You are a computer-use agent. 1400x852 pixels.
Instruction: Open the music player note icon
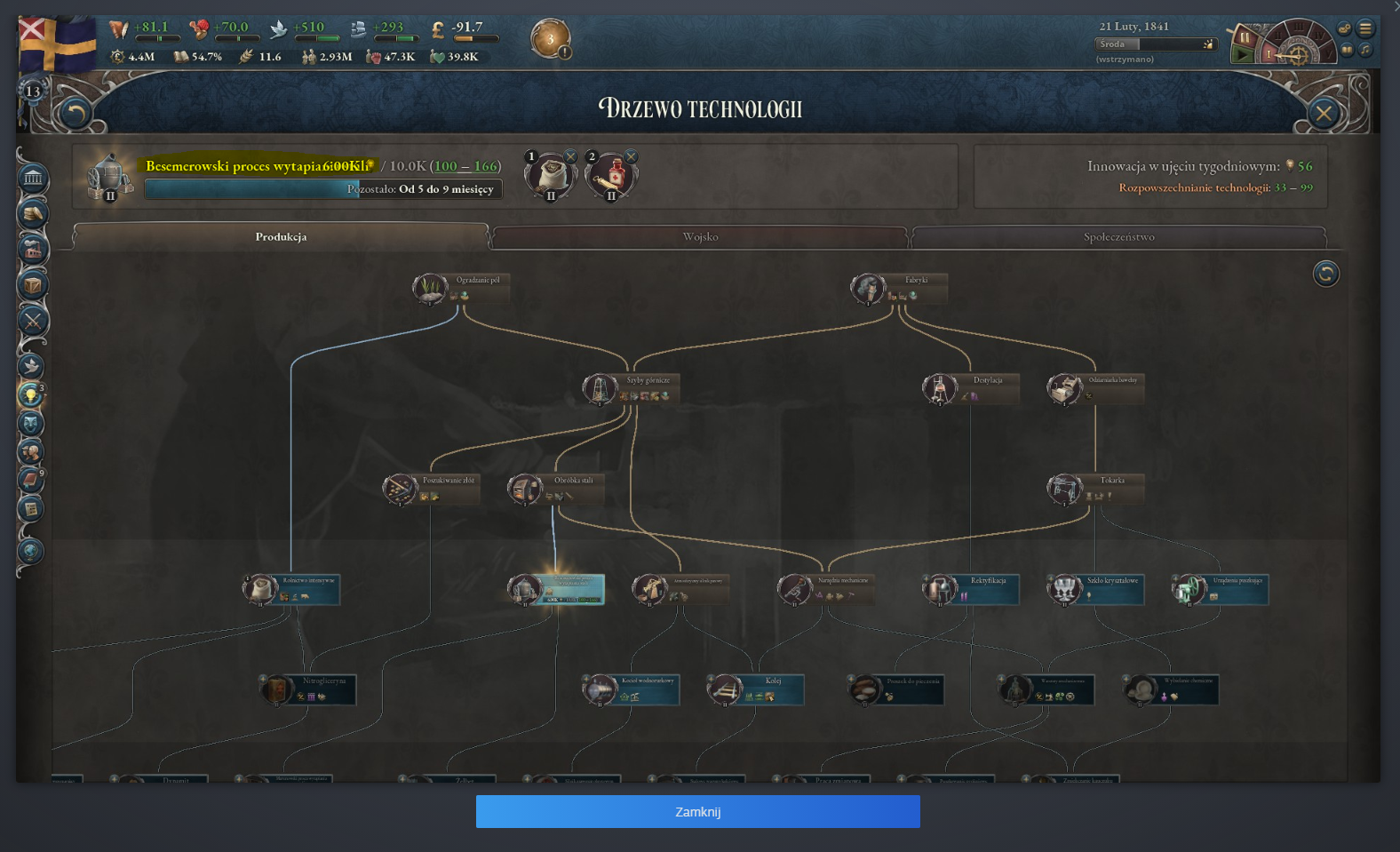1365,51
